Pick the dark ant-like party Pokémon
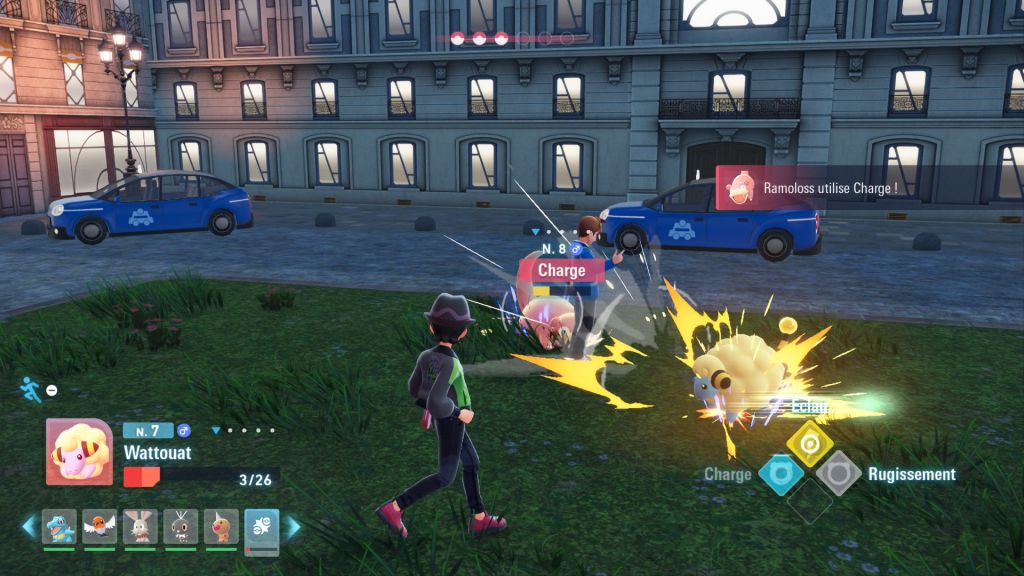The image size is (1024, 576). [x=181, y=526]
